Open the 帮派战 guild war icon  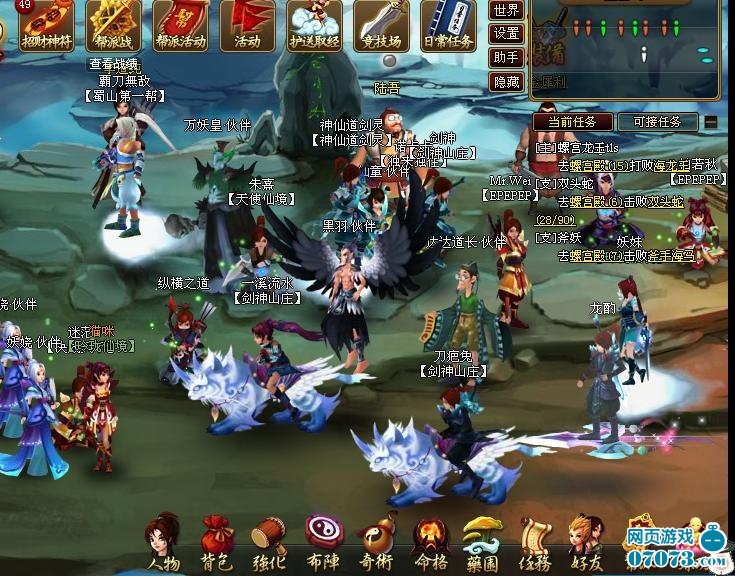click(113, 24)
